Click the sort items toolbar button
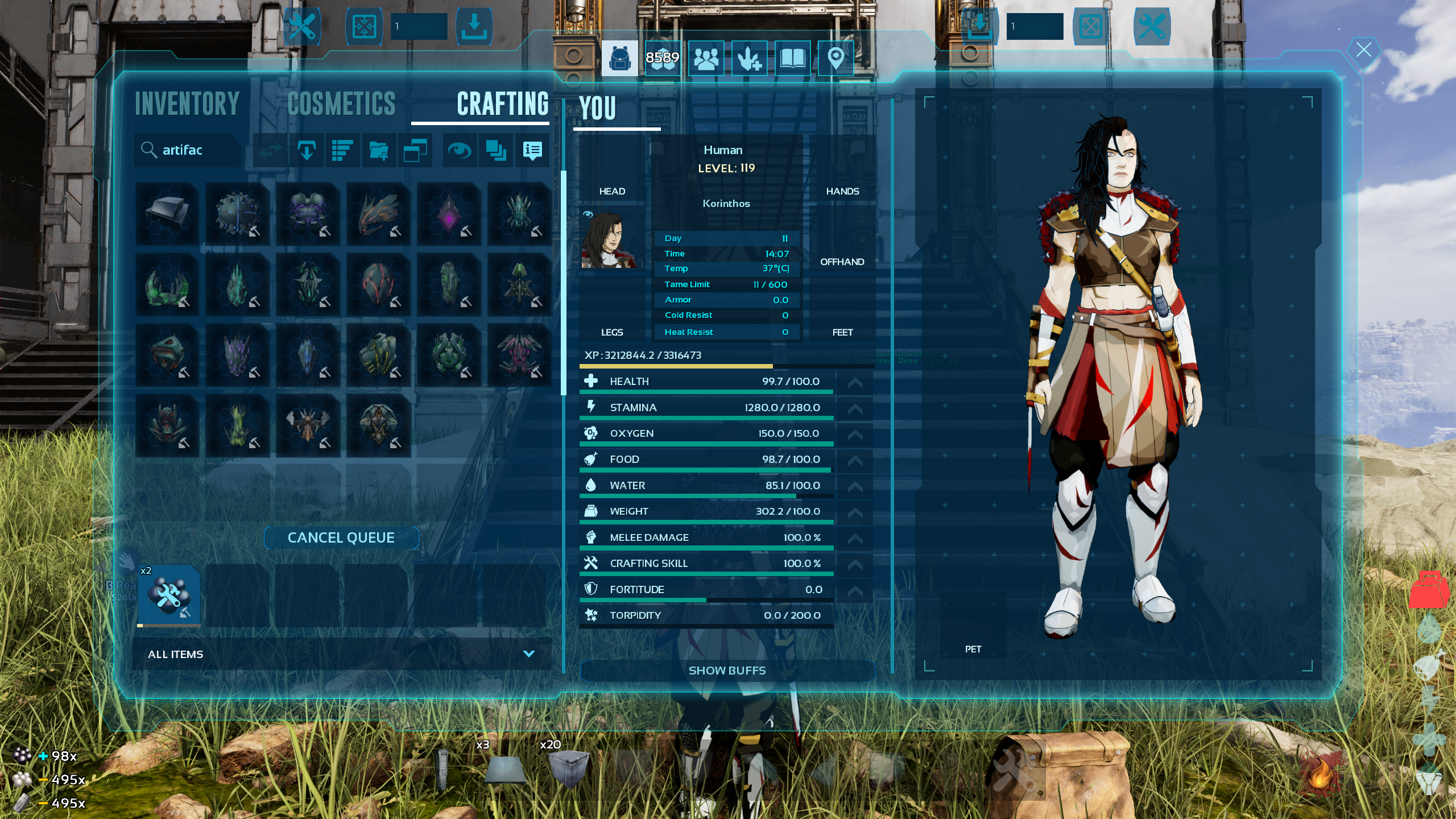Screen dimensions: 1456x819 pyautogui.click(x=342, y=151)
